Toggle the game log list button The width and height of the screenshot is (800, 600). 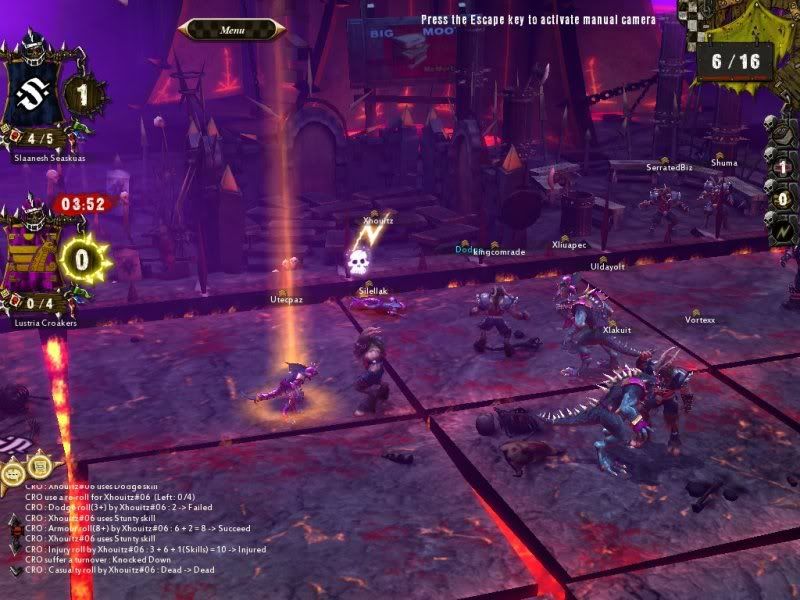[40, 465]
